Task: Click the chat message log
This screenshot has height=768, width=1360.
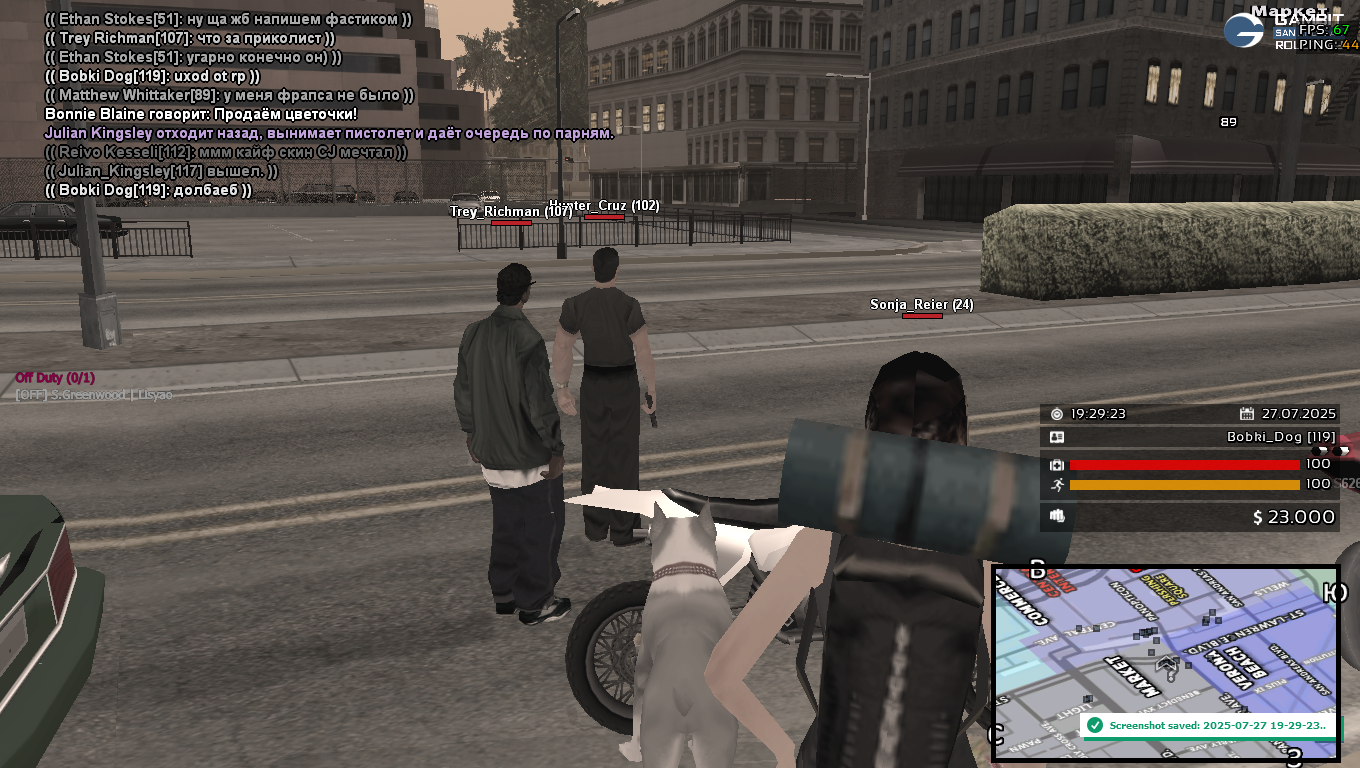Action: click(330, 104)
